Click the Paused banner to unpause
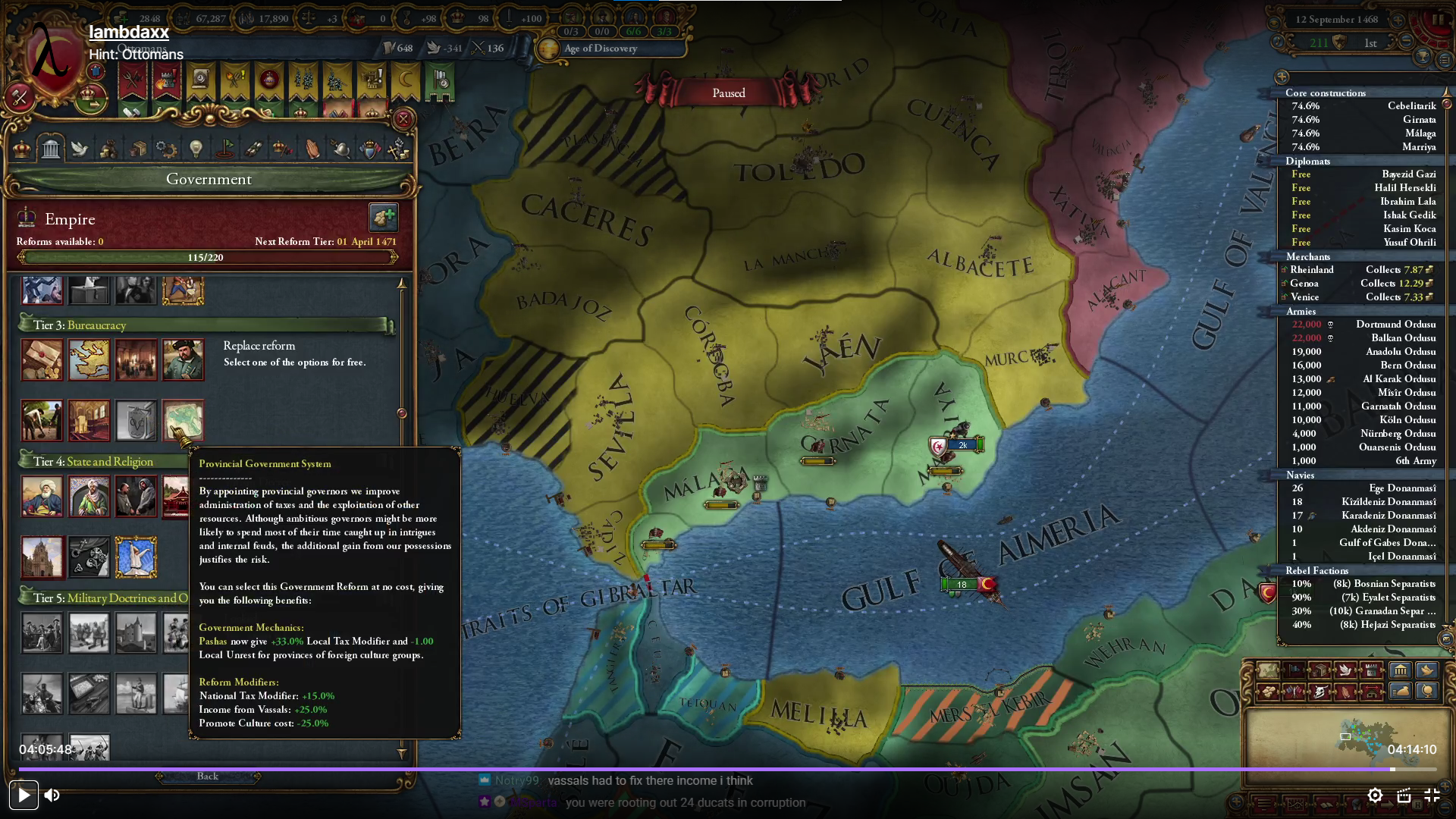The image size is (1456, 819). click(728, 93)
